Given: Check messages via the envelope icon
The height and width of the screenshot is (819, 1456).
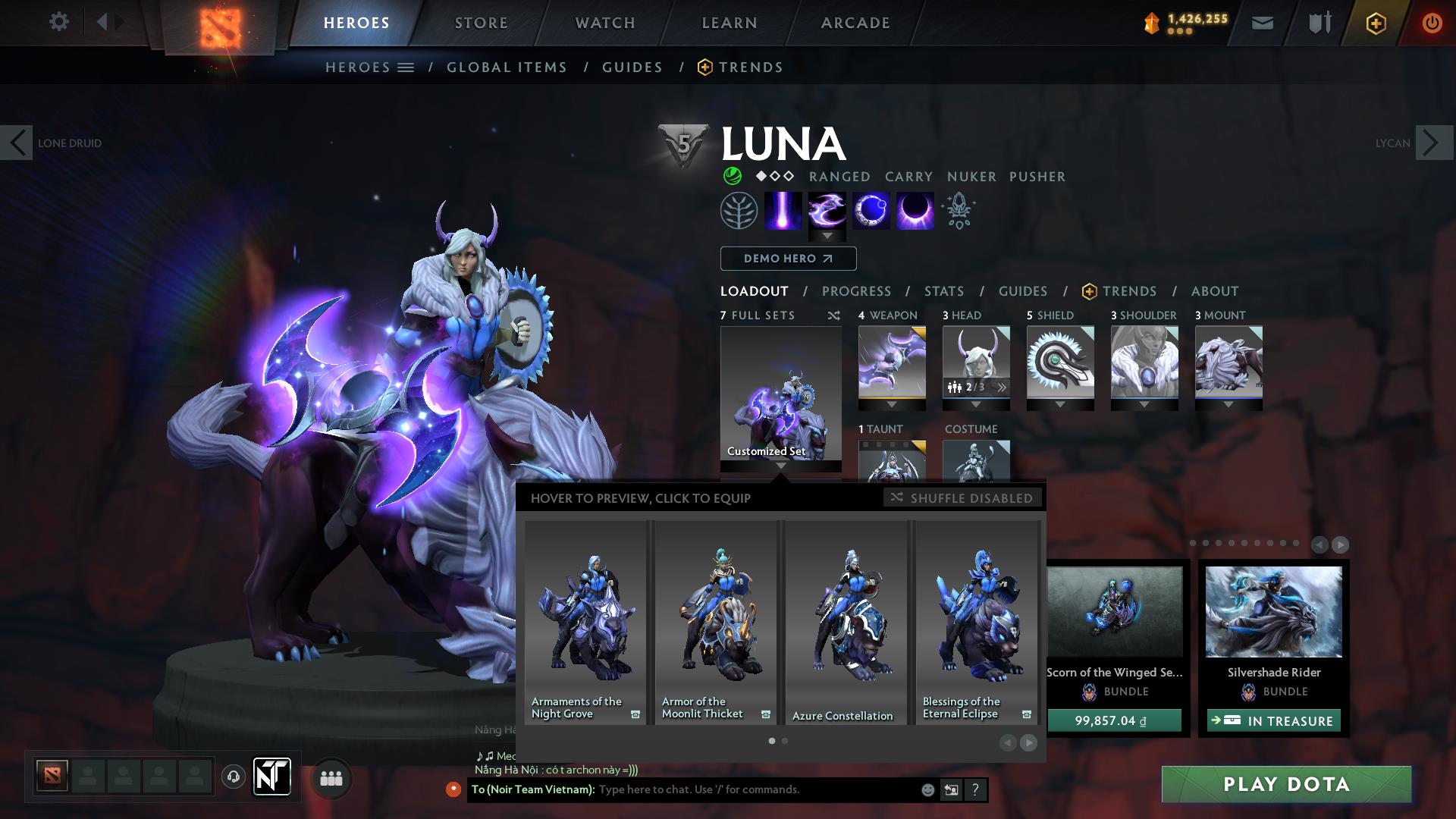Looking at the screenshot, I should 1261,23.
